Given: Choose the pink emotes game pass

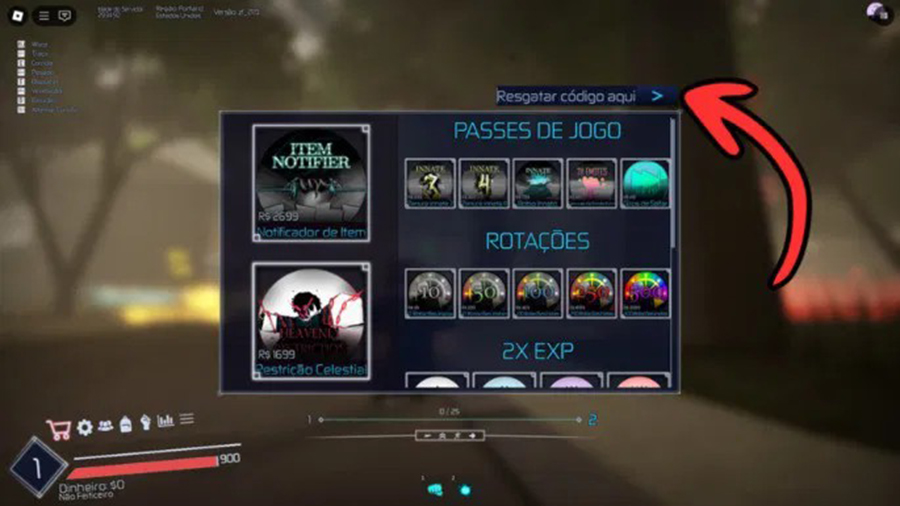Looking at the screenshot, I should coord(591,183).
